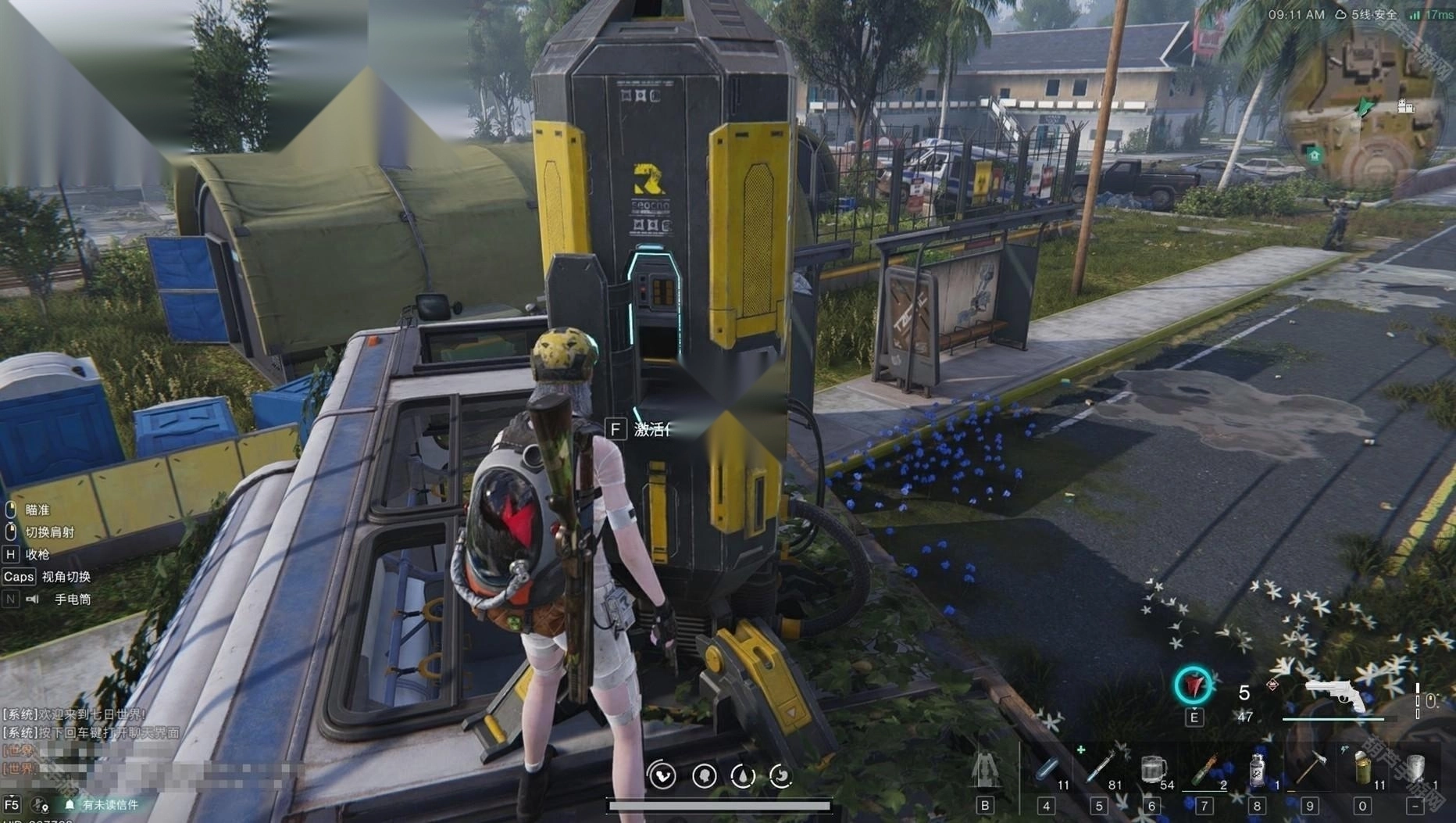Viewport: 1456px width, 823px height.
Task: Select the blue capsule hotbar slot
Action: coord(1047,770)
